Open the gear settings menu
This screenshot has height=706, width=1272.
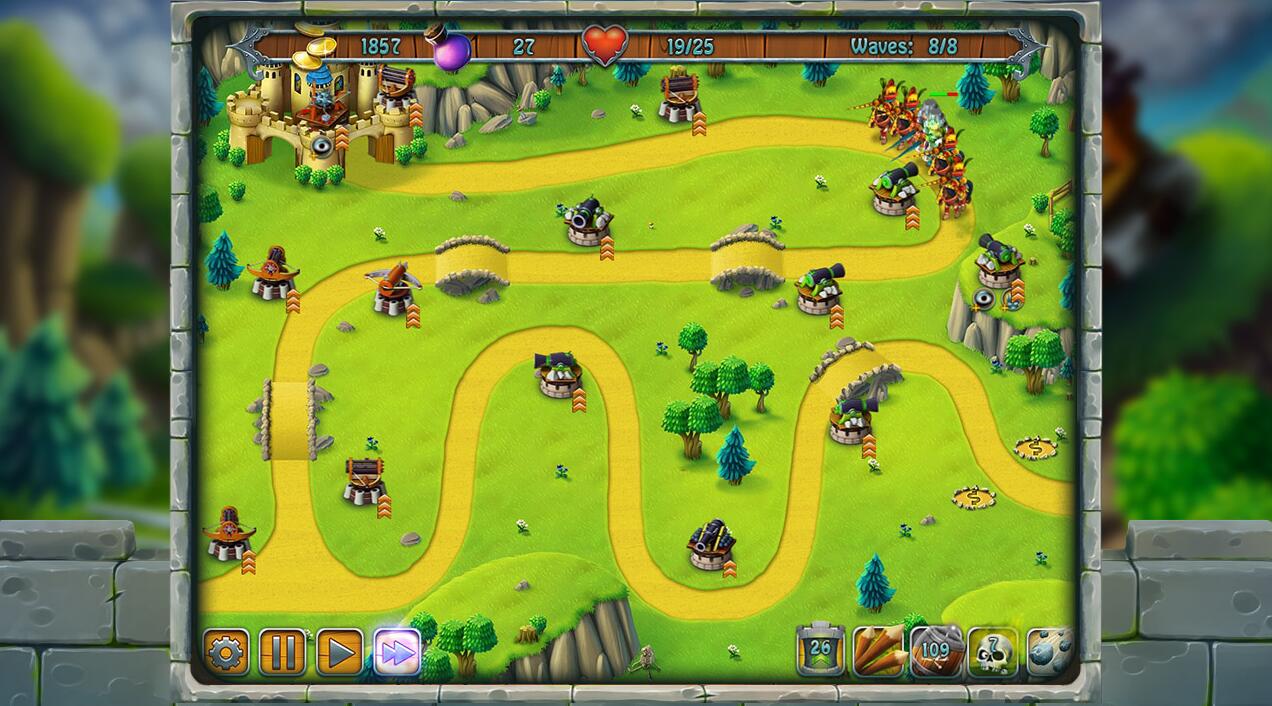pyautogui.click(x=226, y=653)
